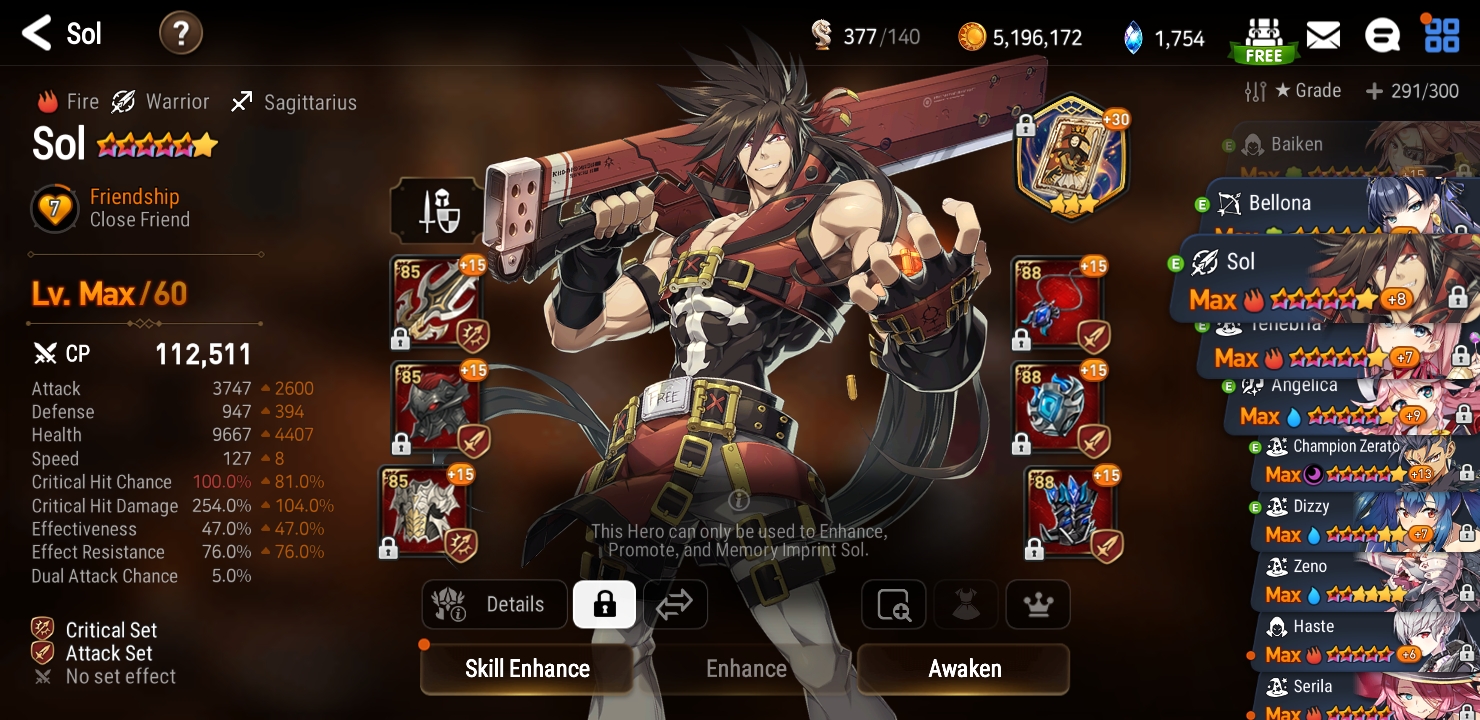Viewport: 1480px width, 720px height.
Task: Toggle the hero lock
Action: (604, 604)
